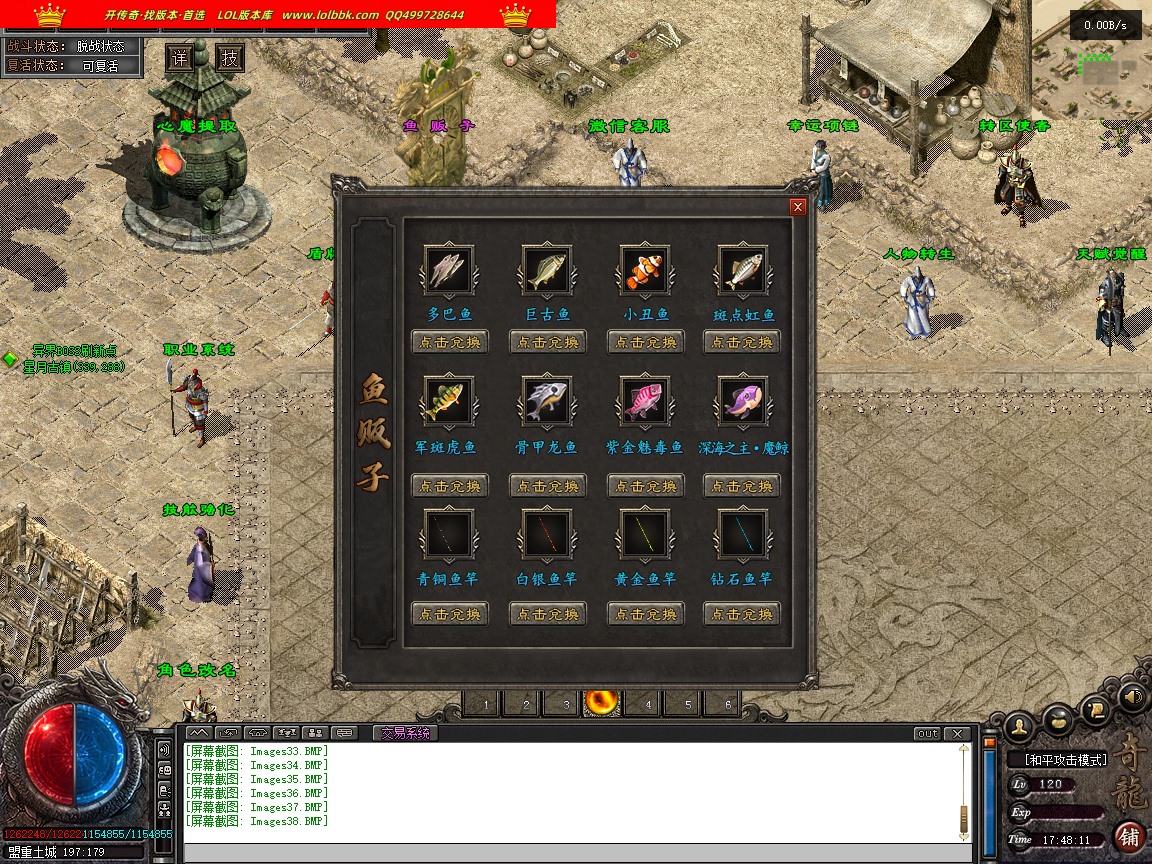The width and height of the screenshot is (1152, 864).
Task: Click the exchange button under 黄金鱼竿
Action: (646, 613)
